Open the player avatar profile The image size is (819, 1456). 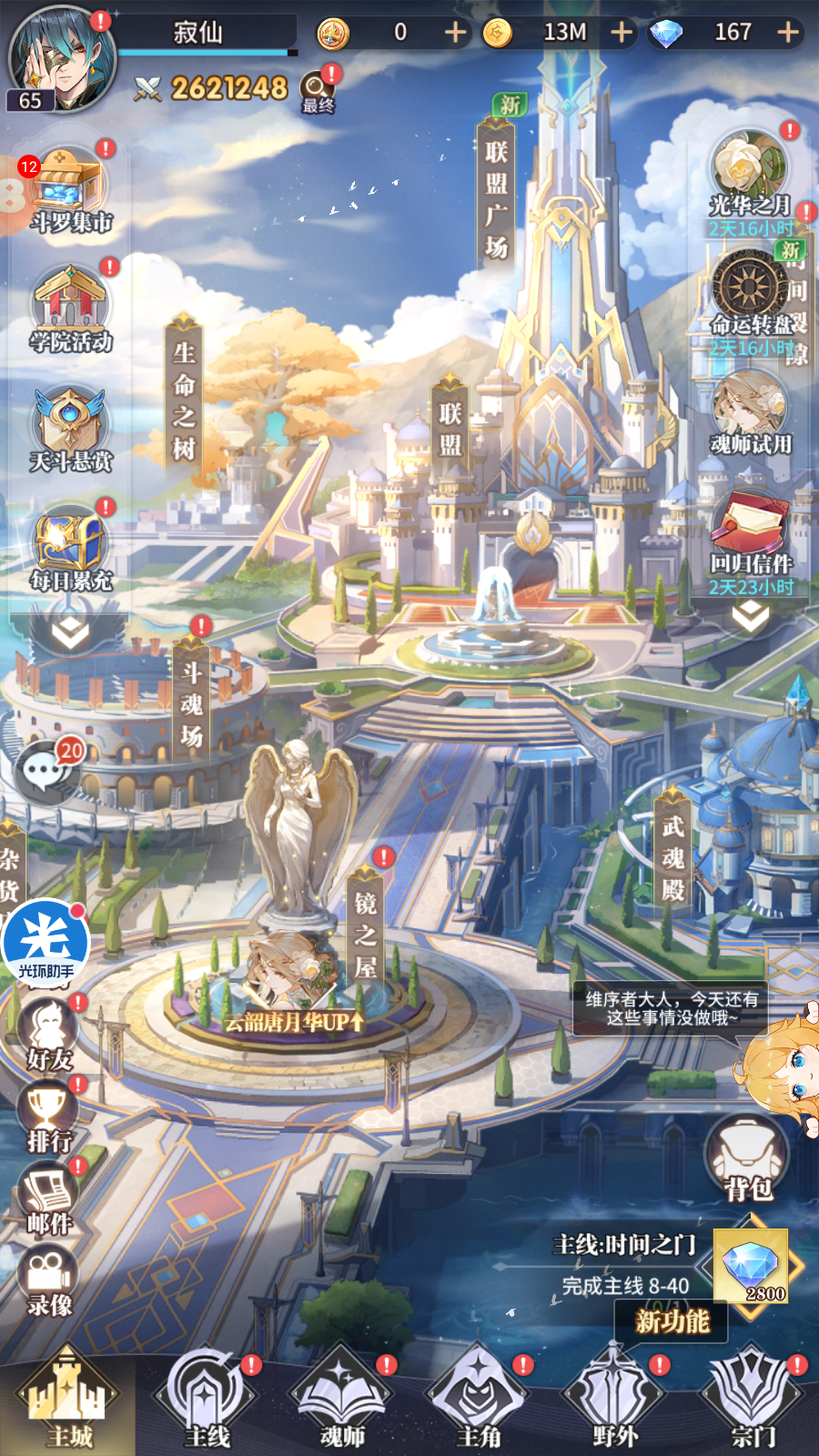[61, 58]
